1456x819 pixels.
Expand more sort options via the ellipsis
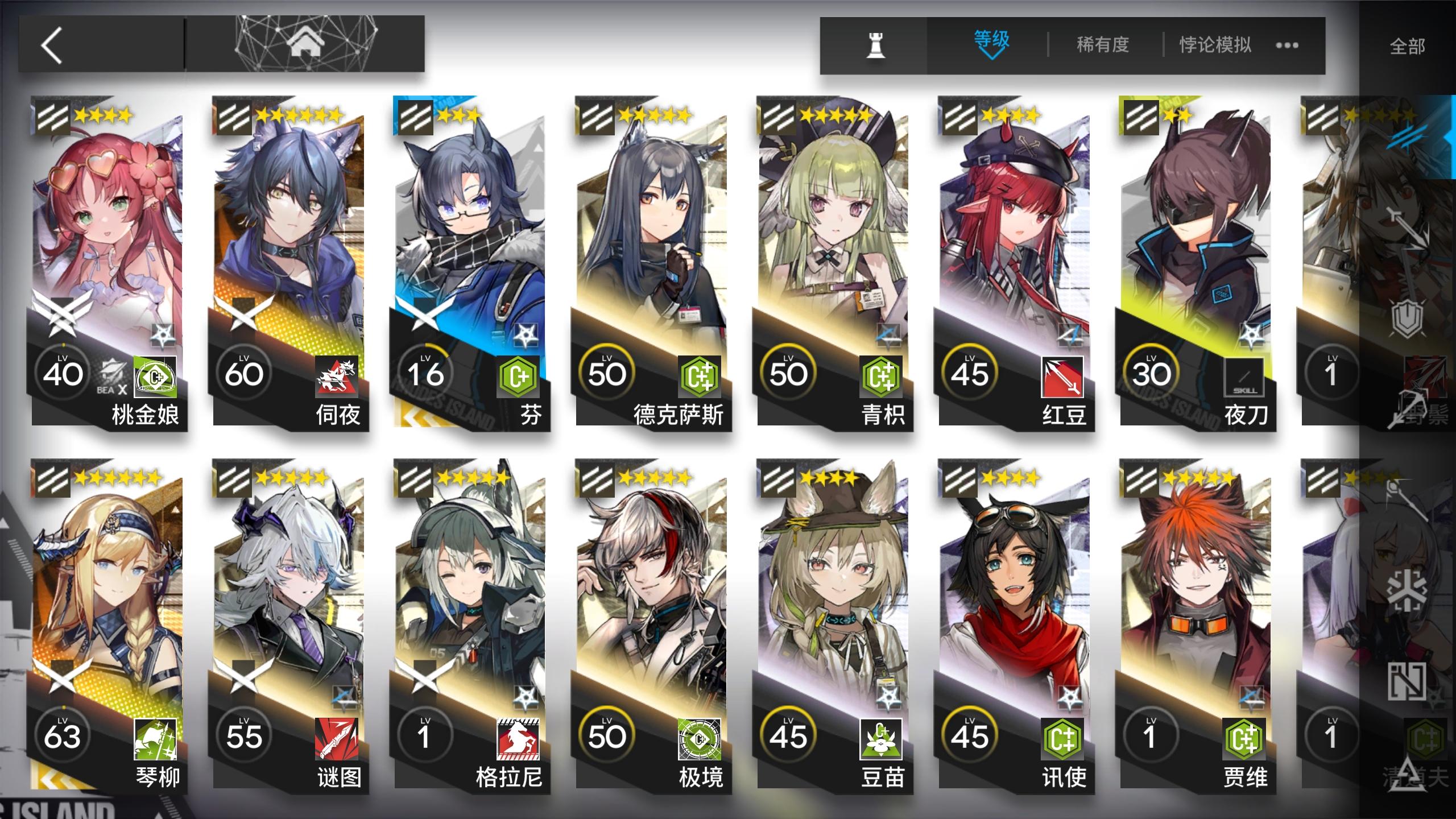(1287, 45)
